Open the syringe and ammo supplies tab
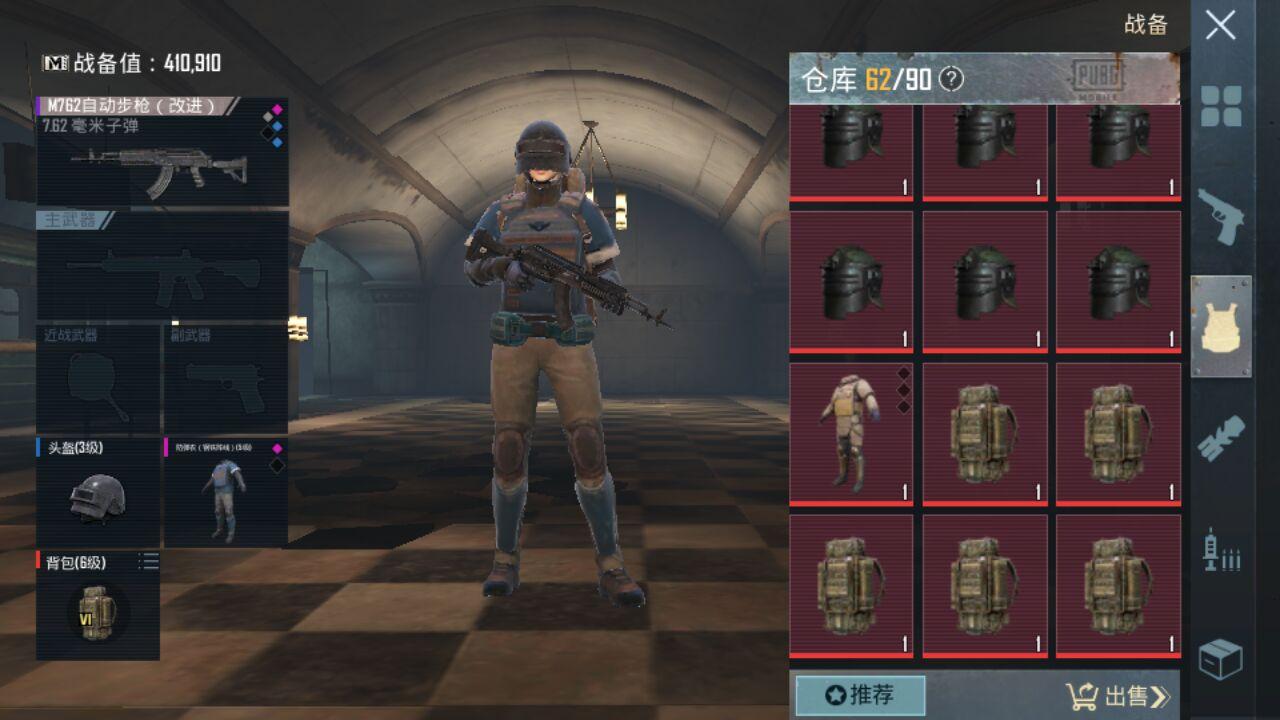Viewport: 1280px width, 720px height. pos(1221,549)
